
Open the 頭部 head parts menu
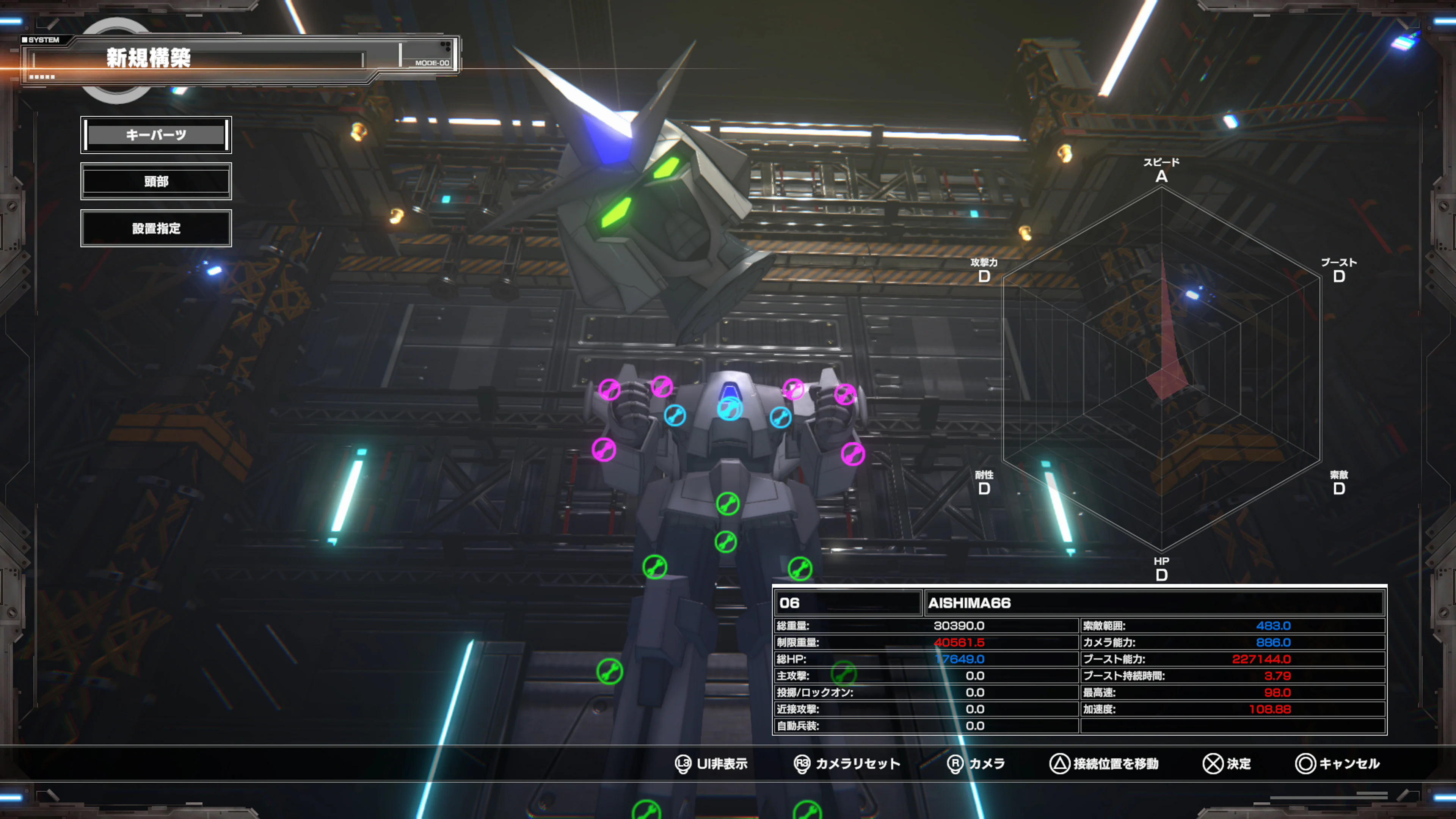tap(156, 181)
